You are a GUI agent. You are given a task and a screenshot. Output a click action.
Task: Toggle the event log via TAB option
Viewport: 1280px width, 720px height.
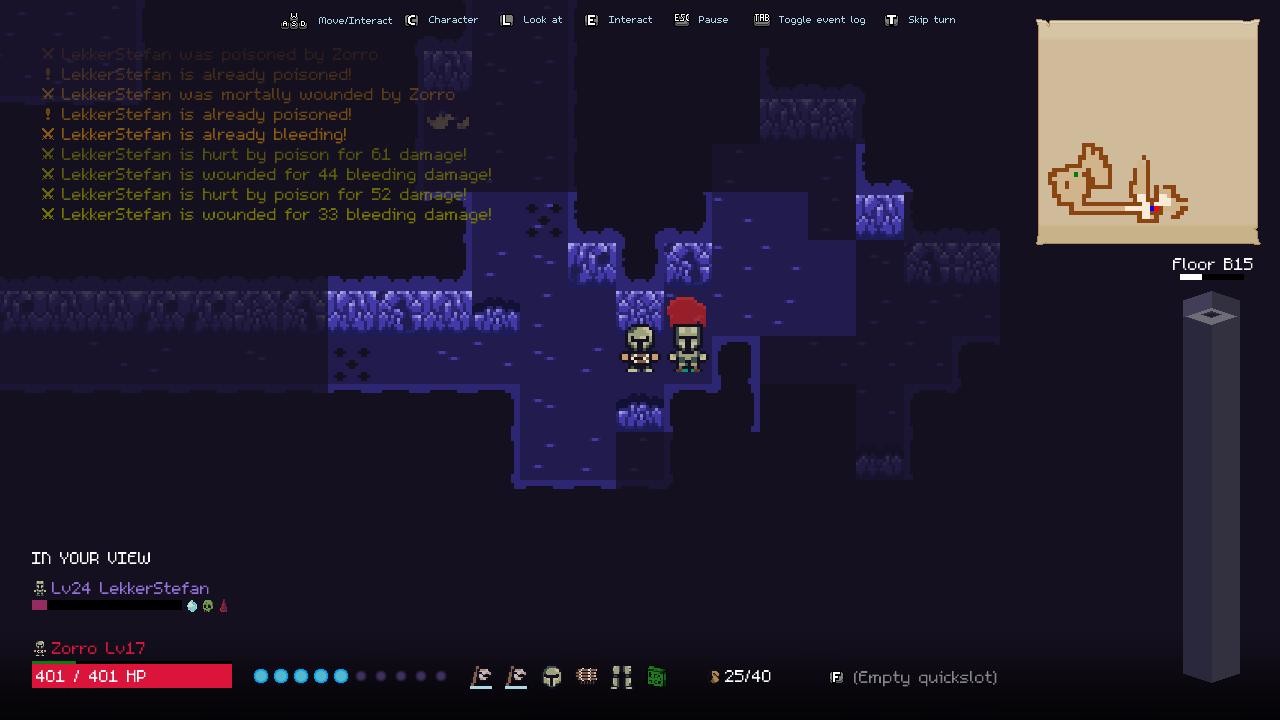(809, 19)
